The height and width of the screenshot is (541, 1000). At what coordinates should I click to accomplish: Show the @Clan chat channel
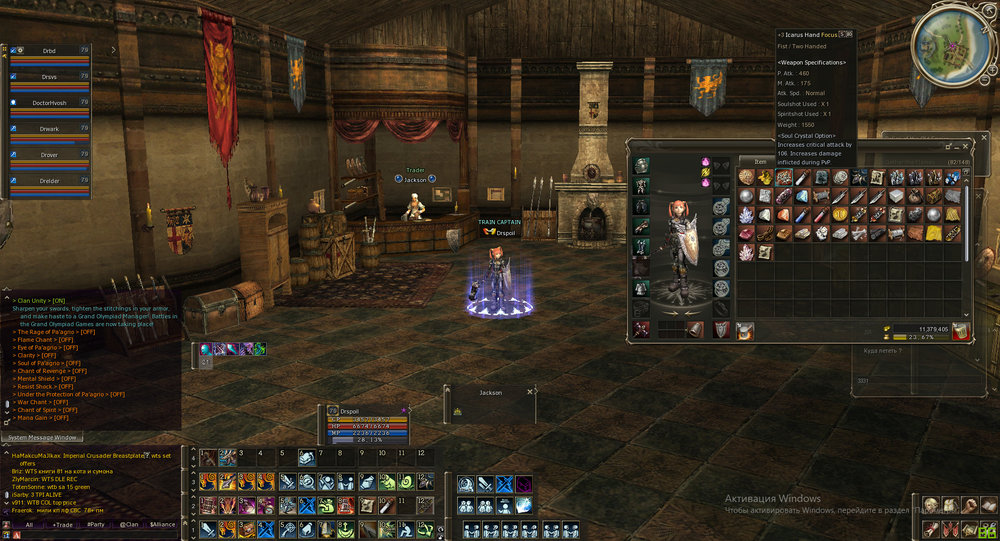[129, 524]
